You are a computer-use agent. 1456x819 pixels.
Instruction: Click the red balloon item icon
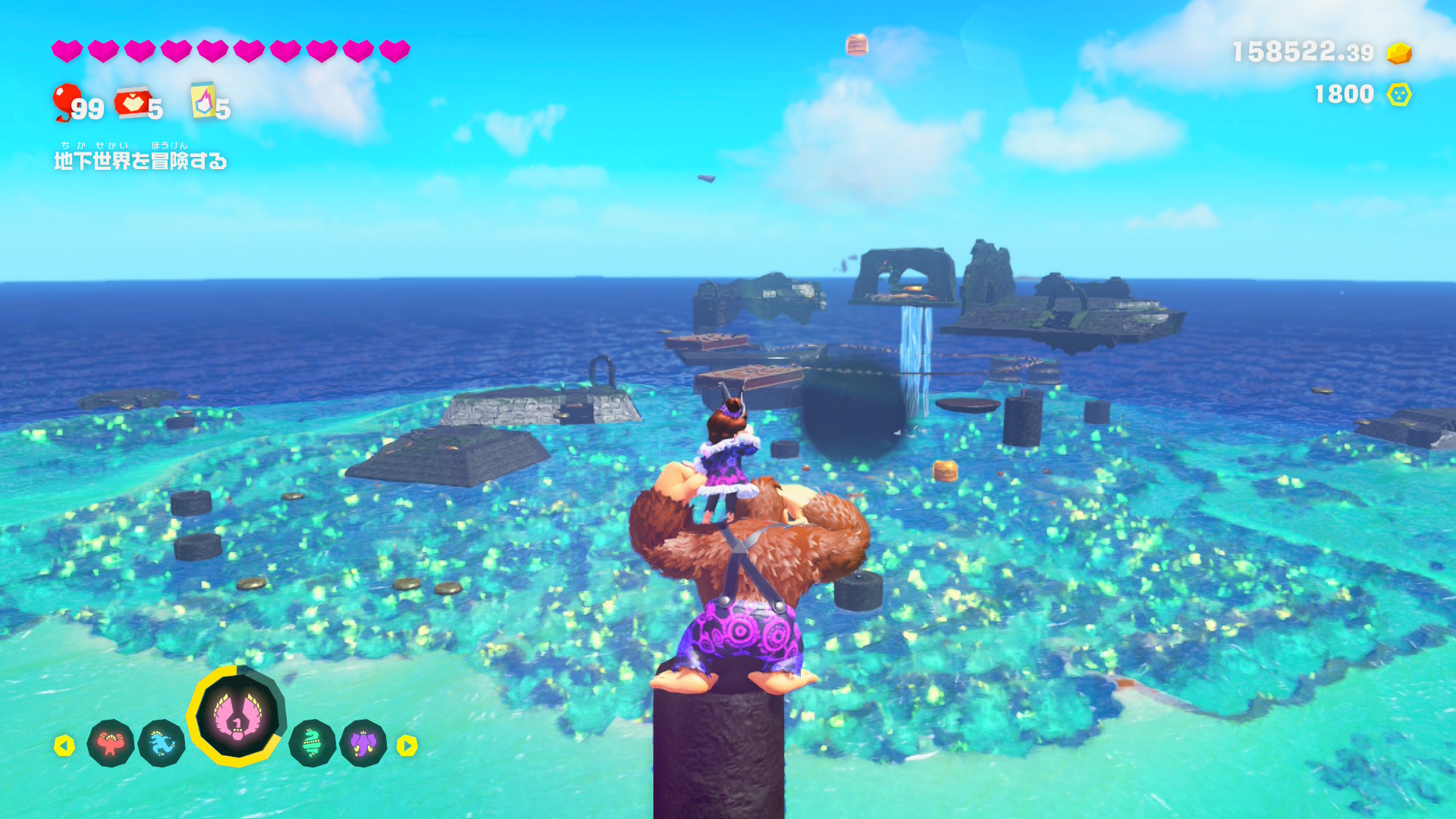[66, 101]
